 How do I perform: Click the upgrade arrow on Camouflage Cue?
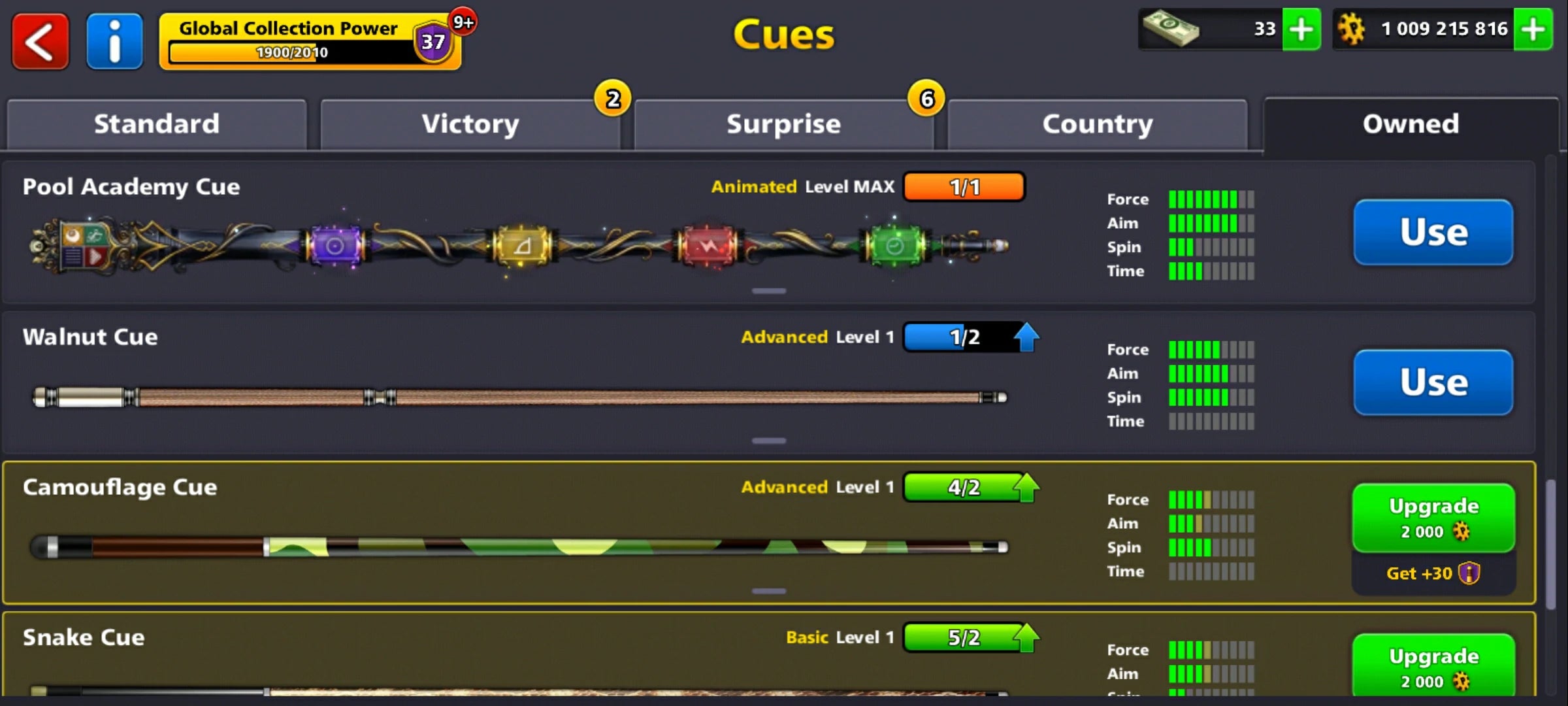coord(1026,486)
